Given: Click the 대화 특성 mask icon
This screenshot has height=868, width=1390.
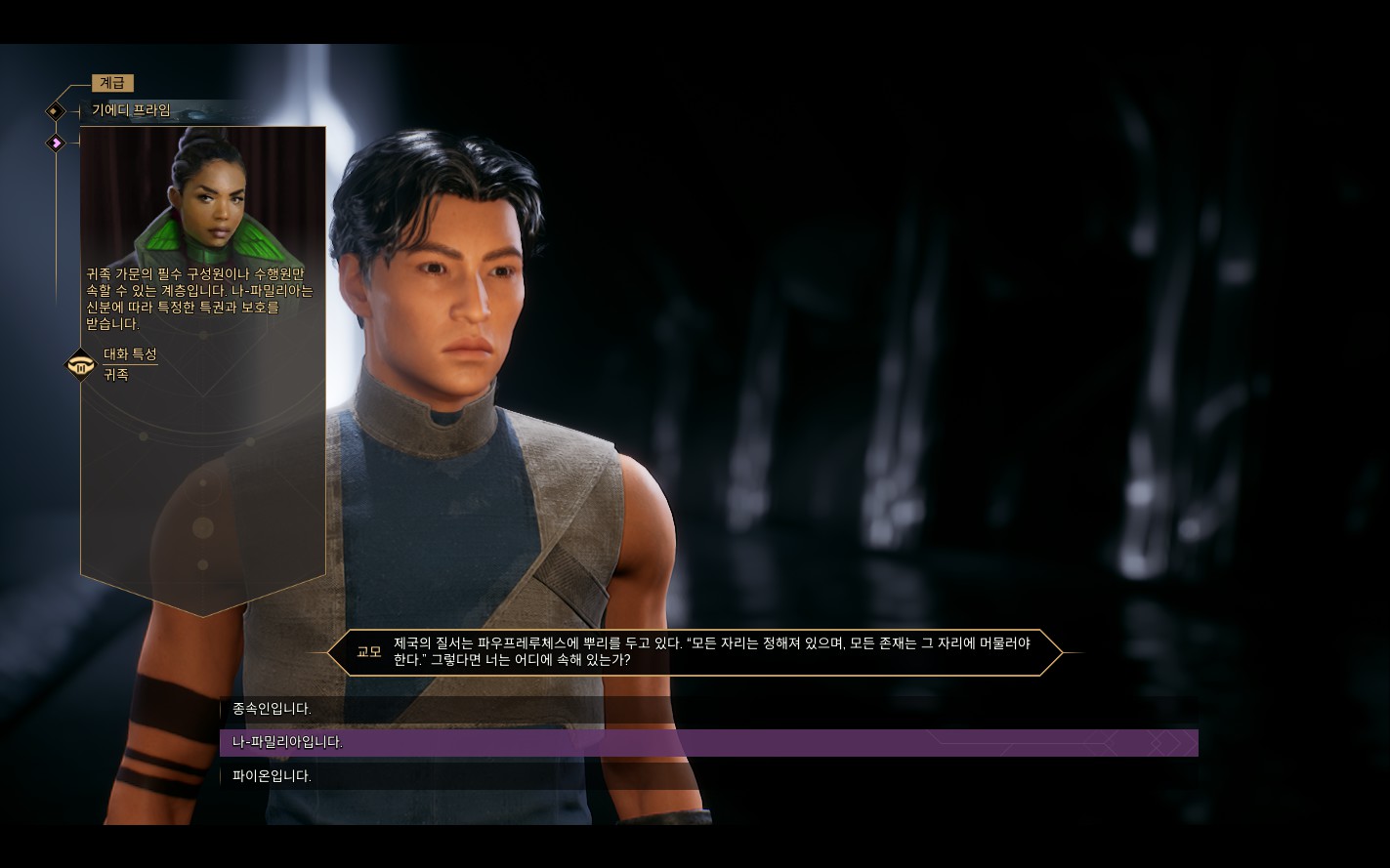Looking at the screenshot, I should [x=80, y=365].
